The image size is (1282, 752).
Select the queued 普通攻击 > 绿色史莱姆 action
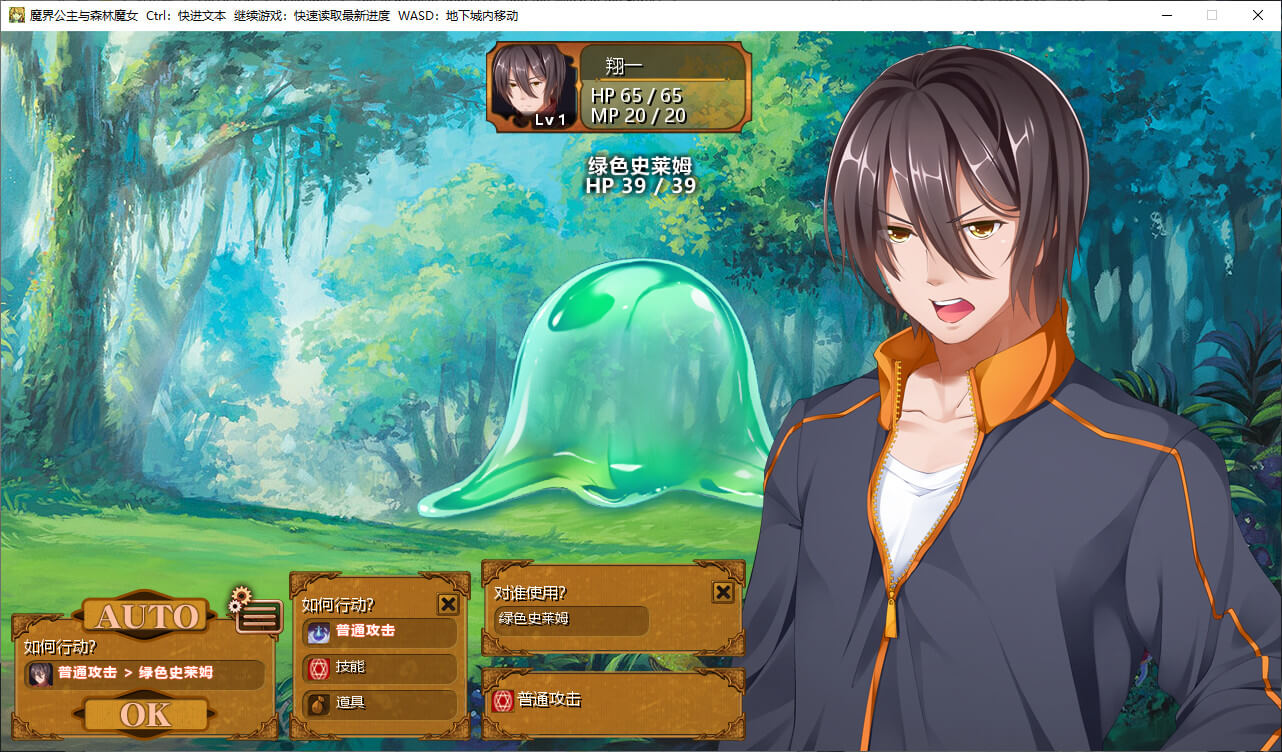(145, 673)
